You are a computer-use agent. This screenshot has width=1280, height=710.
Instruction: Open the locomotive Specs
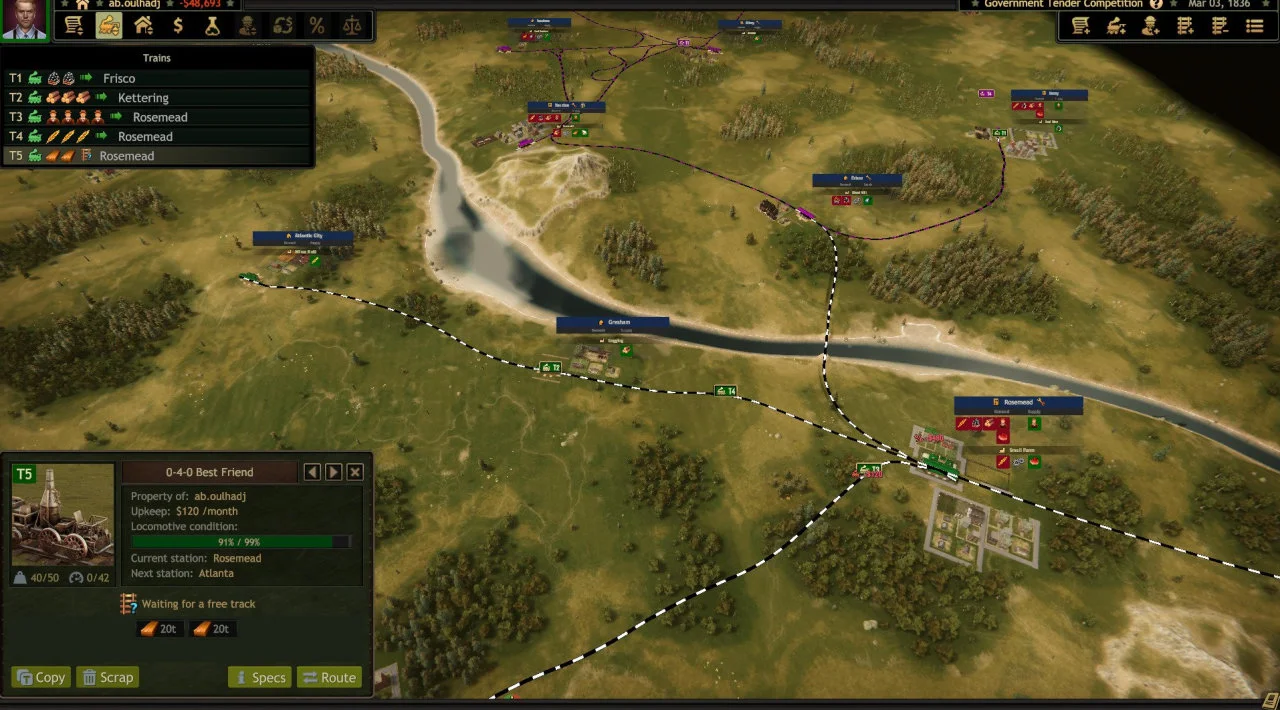click(x=259, y=677)
